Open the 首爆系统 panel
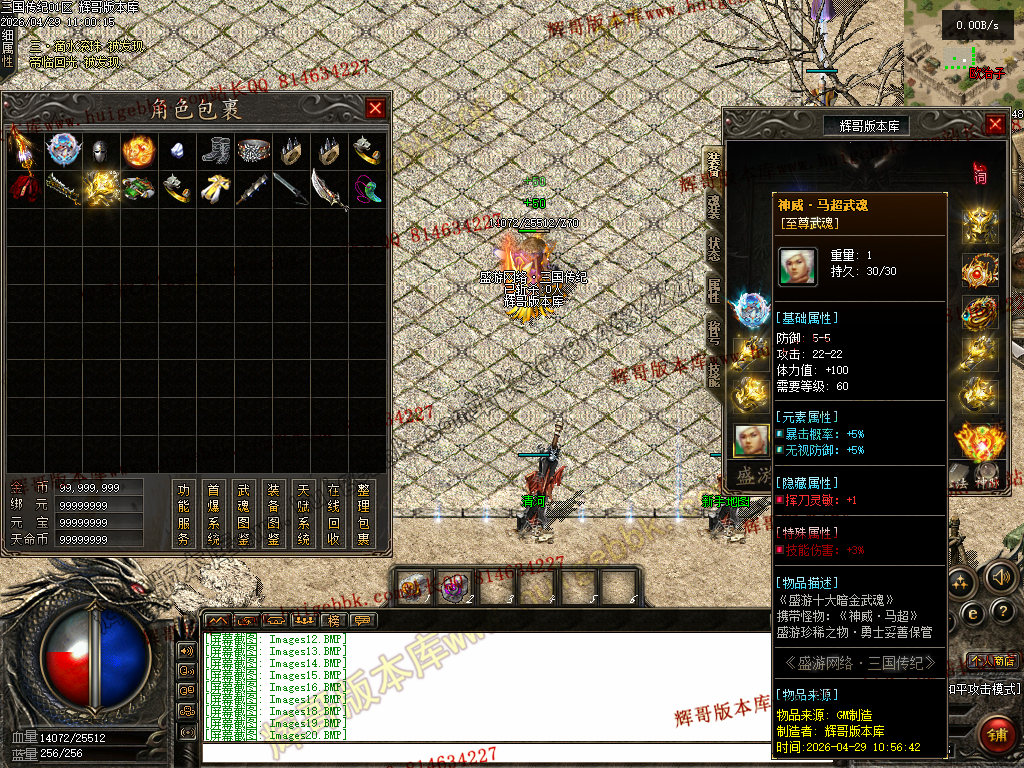Image resolution: width=1024 pixels, height=768 pixels. (213, 514)
